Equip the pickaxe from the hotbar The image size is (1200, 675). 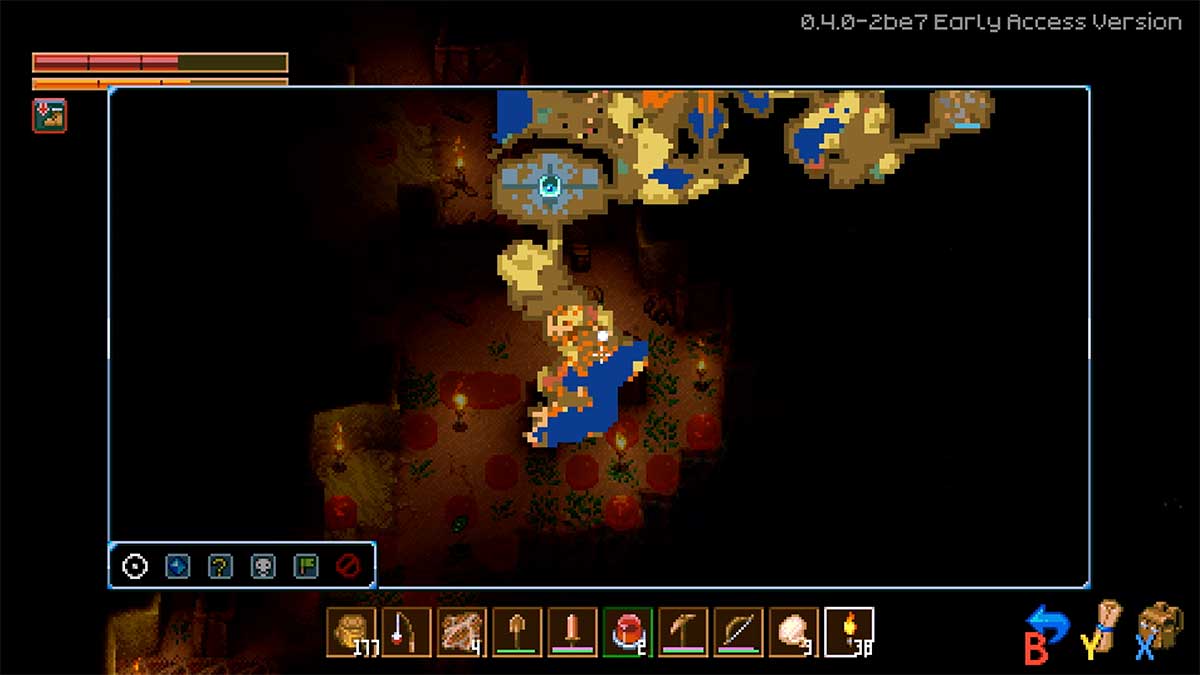point(683,632)
